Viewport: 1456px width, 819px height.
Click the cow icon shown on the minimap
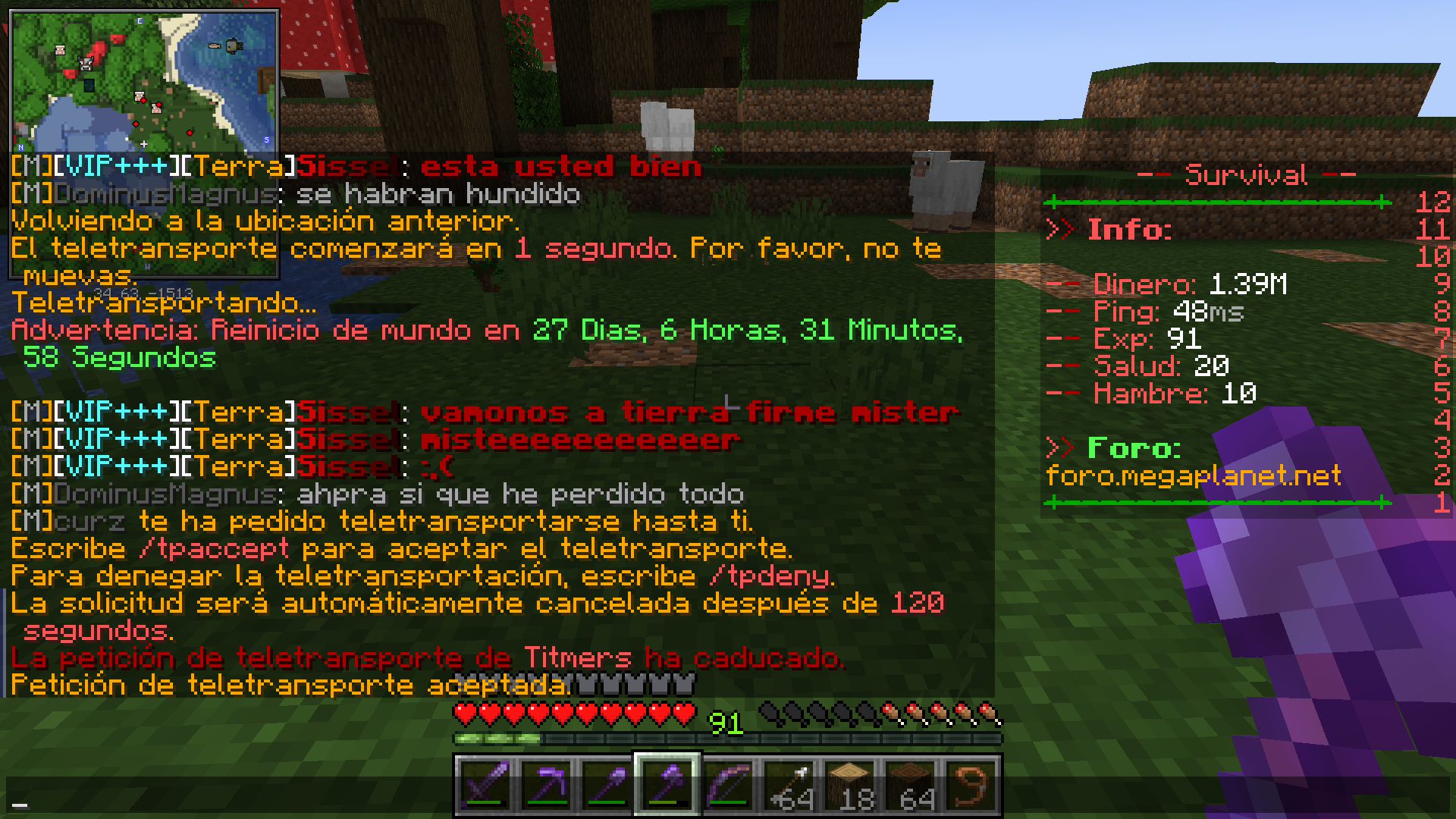pyautogui.click(x=85, y=64)
